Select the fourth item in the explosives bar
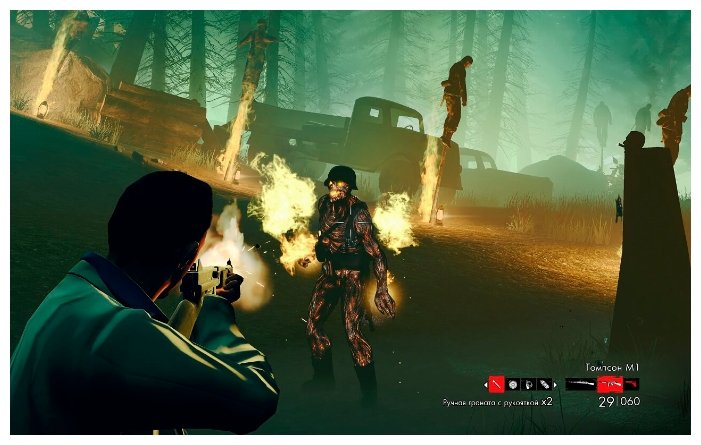701x445 pixels. click(x=544, y=384)
